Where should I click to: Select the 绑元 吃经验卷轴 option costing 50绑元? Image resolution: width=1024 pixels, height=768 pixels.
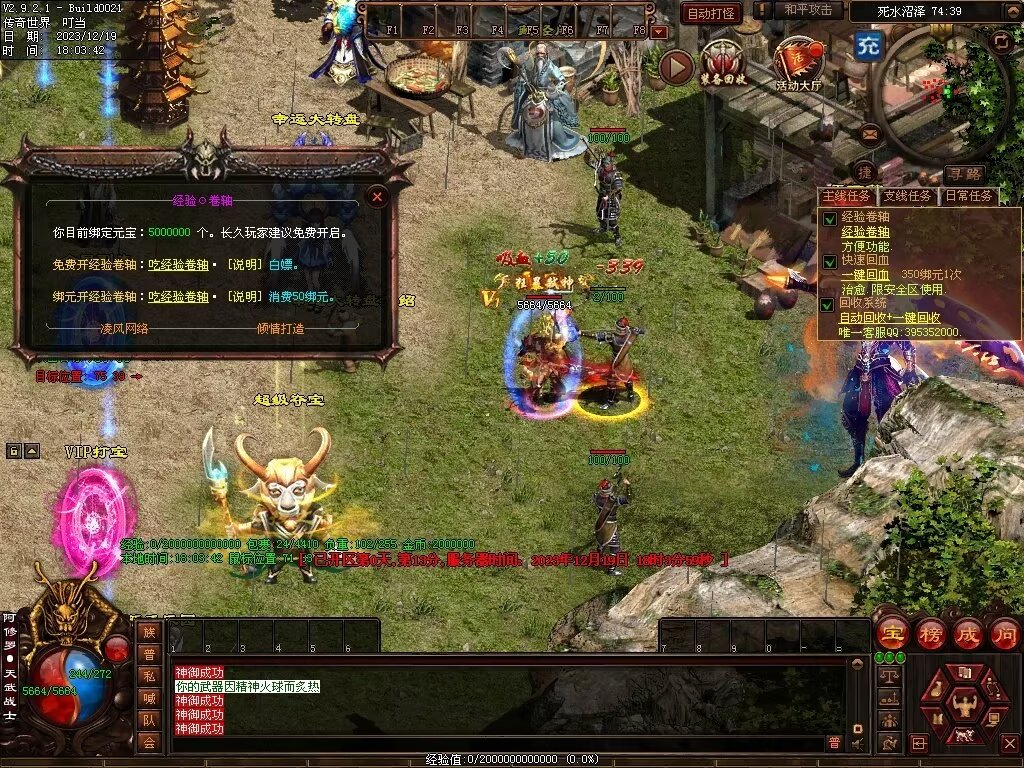coord(178,297)
